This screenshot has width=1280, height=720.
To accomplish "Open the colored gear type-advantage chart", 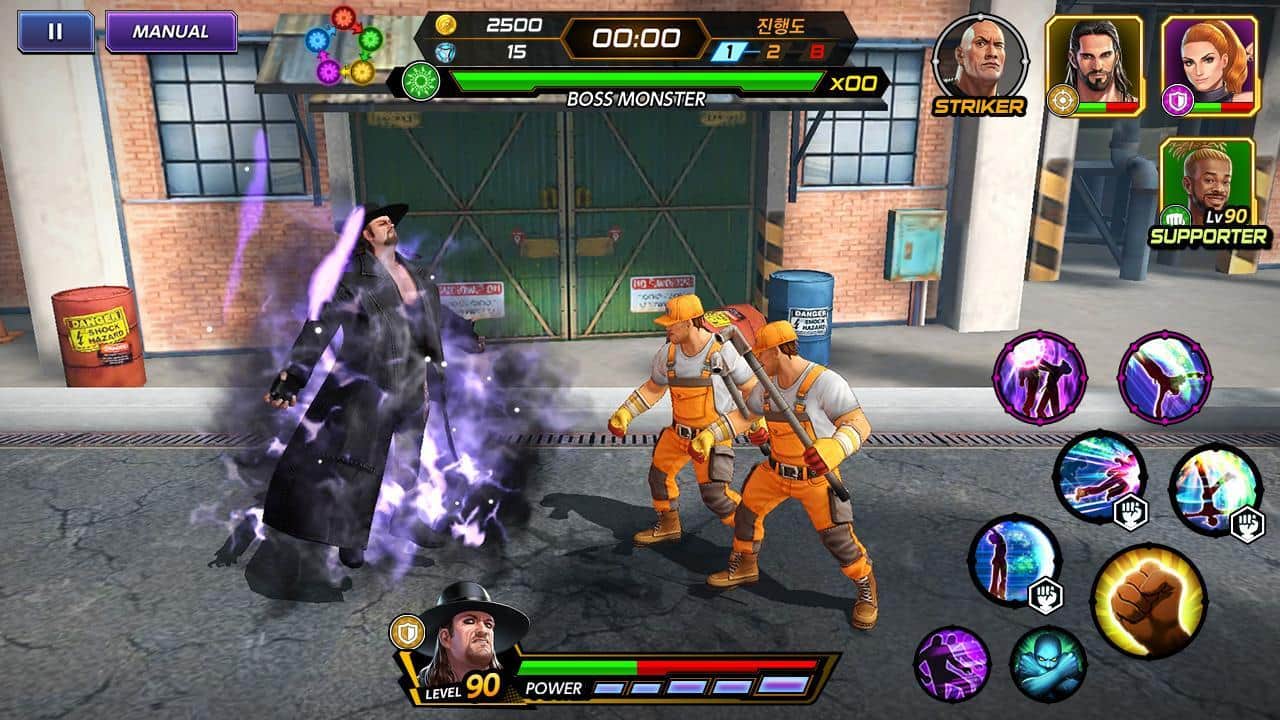I will pyautogui.click(x=343, y=45).
